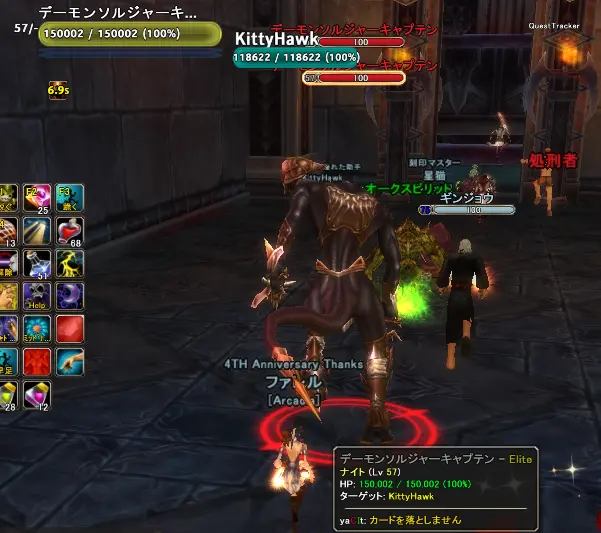Activate the yellow lightning skill

click(x=70, y=264)
